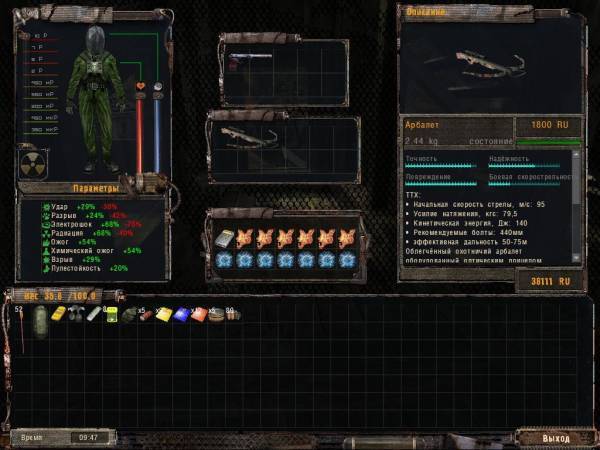Select the crossbow in the weapon slot
This screenshot has width=600, height=450.
point(245,139)
